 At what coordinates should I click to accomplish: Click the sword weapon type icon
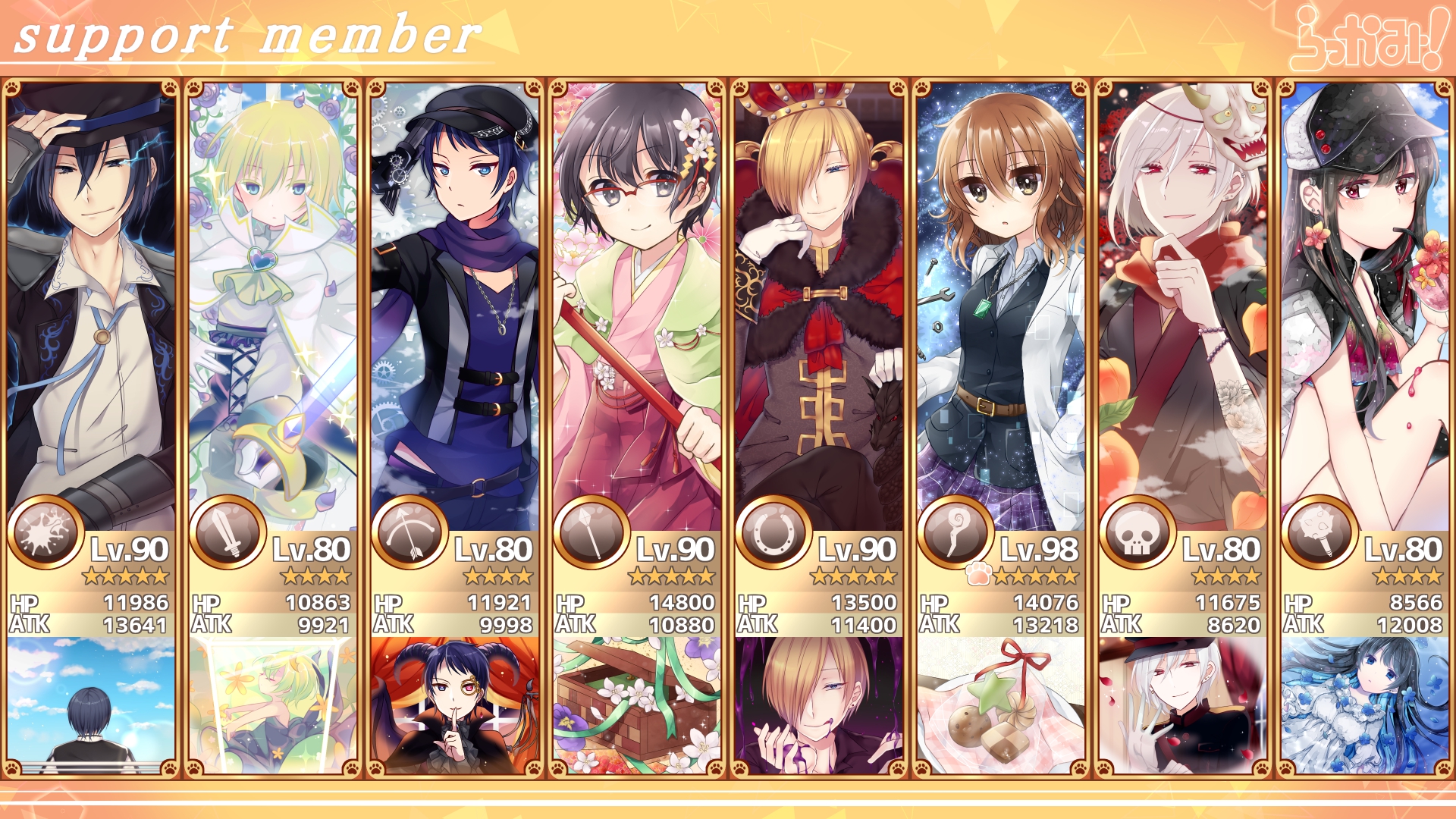[x=227, y=533]
